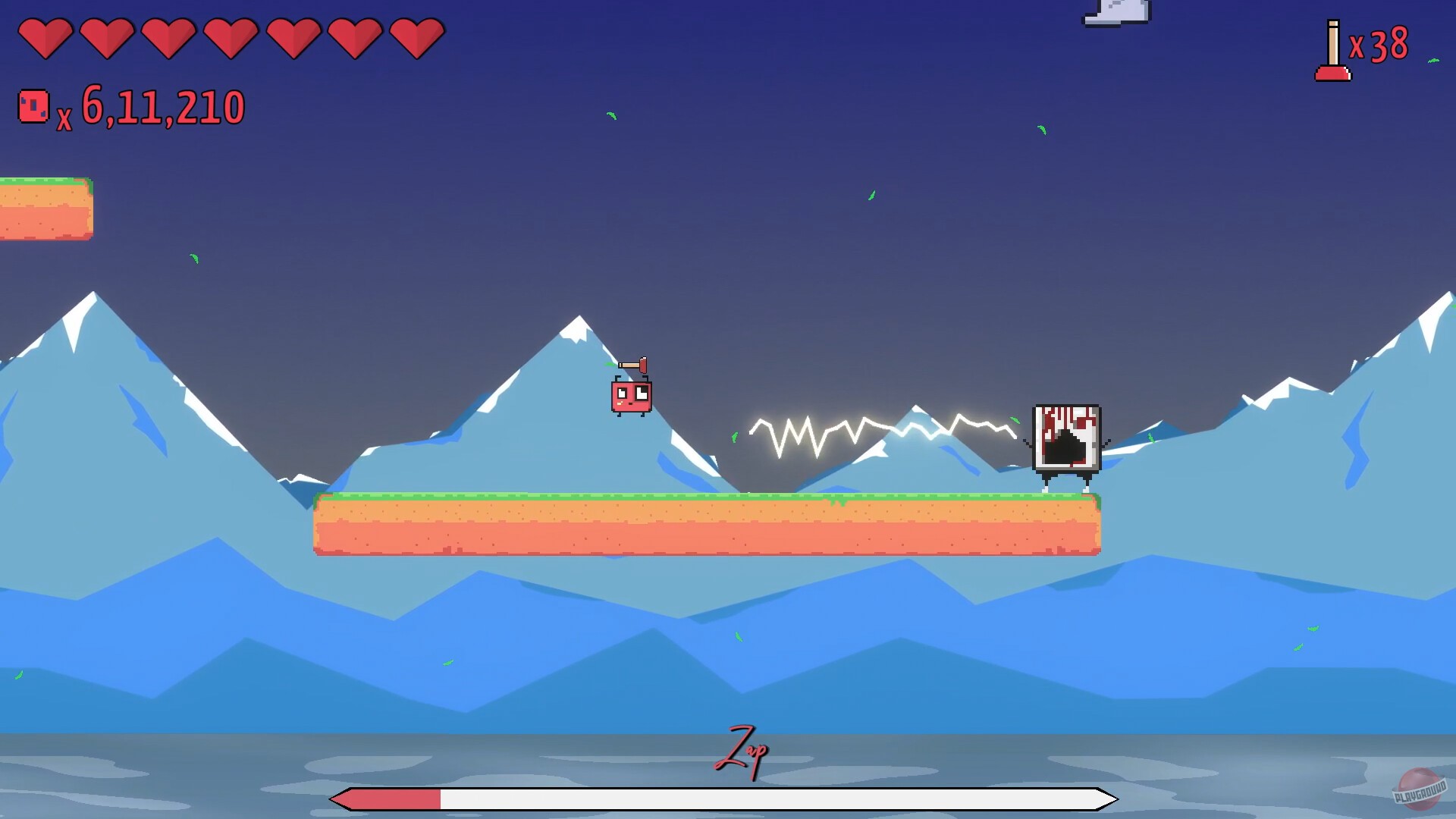This screenshot has width=1456, height=819.
Task: Click the red cube player character
Action: pos(632,398)
